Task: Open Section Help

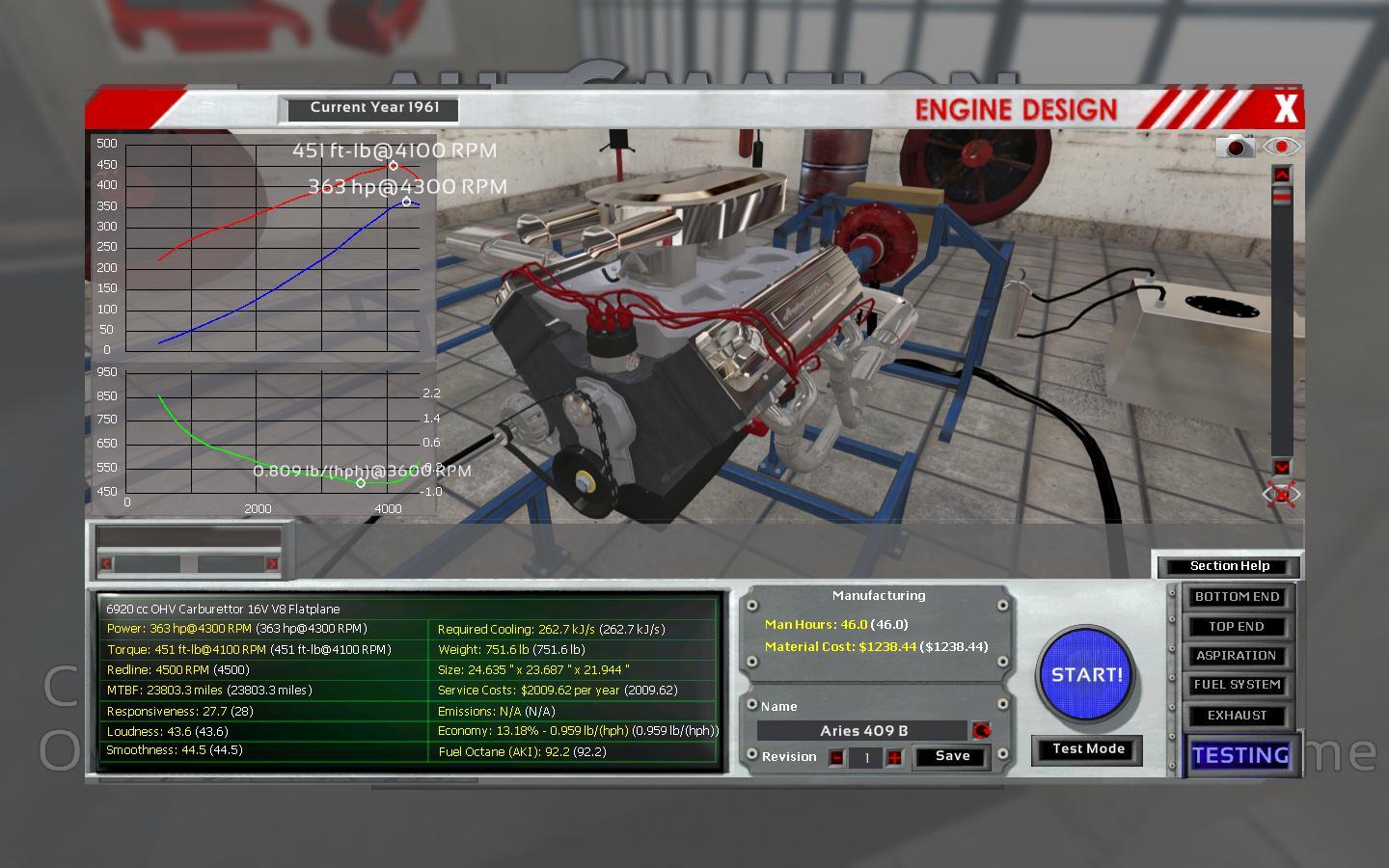Action: coord(1229,566)
